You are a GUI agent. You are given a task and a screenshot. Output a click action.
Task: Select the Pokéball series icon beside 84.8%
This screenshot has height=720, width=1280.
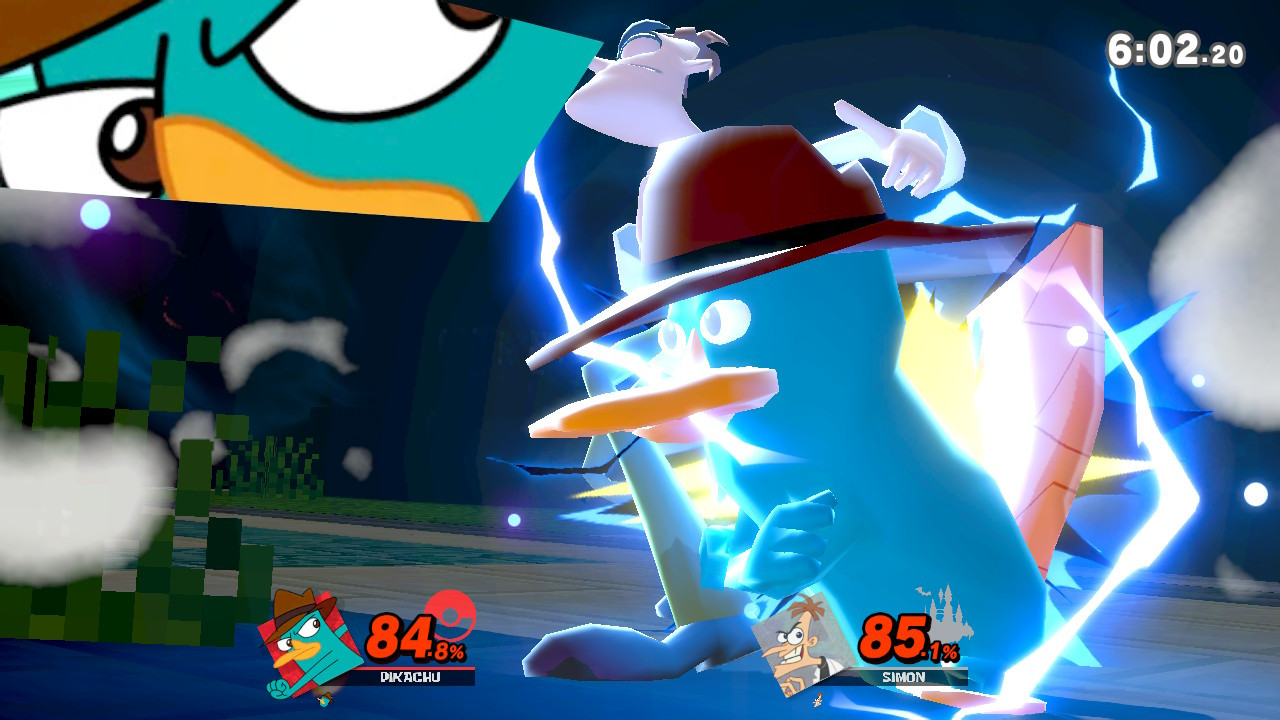click(451, 616)
